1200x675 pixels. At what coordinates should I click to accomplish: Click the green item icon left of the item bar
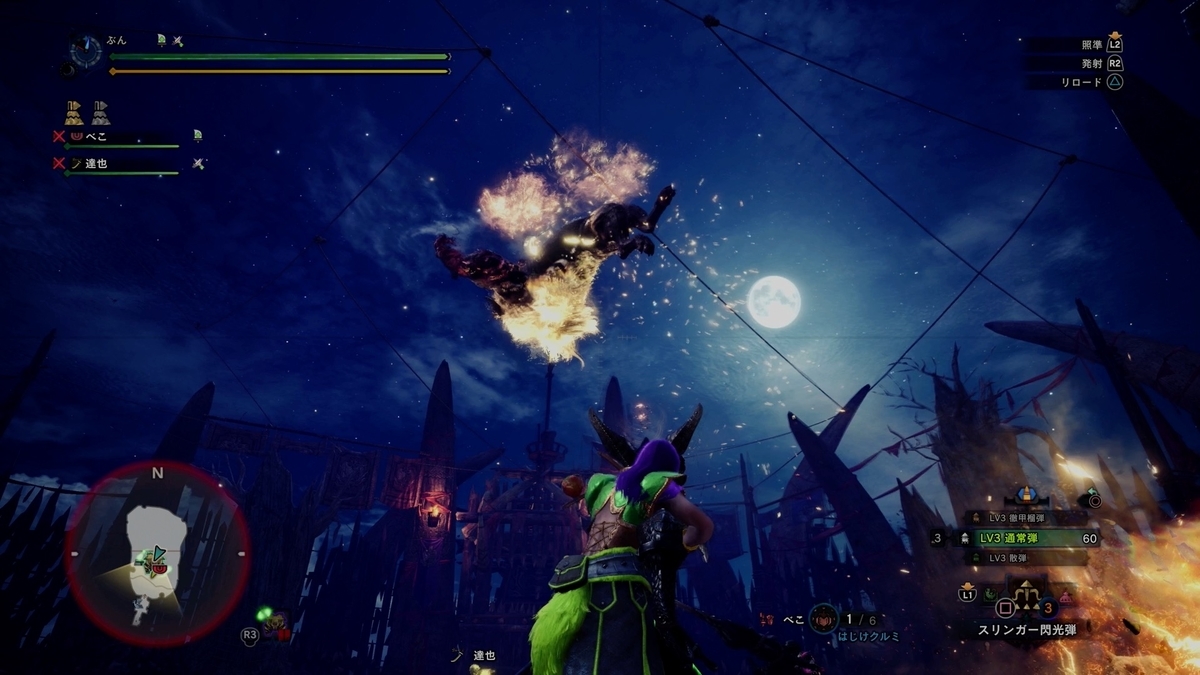989,595
